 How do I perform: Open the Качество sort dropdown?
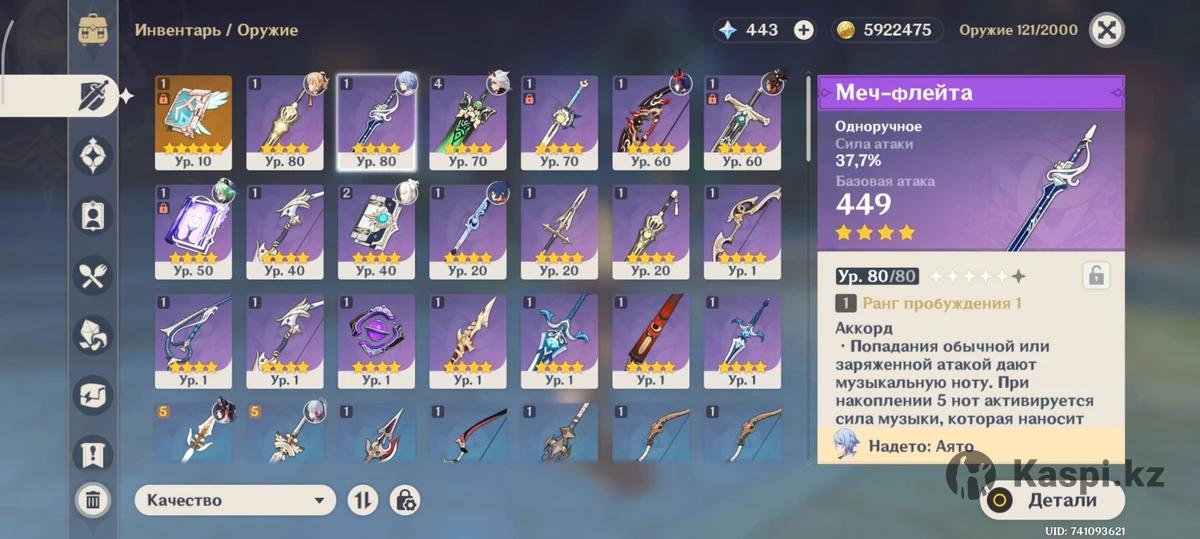[x=235, y=500]
